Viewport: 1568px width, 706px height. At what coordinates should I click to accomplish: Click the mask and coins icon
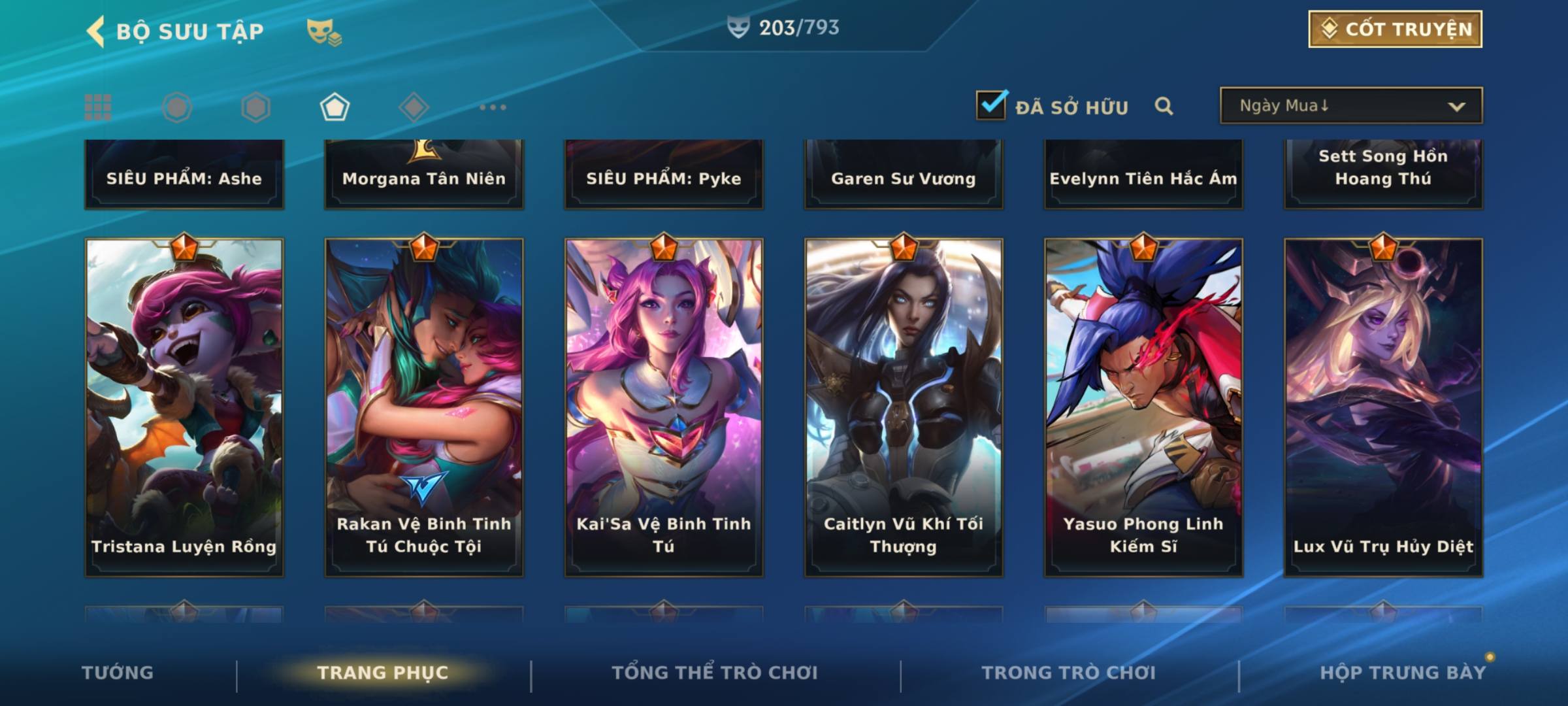pyautogui.click(x=324, y=31)
